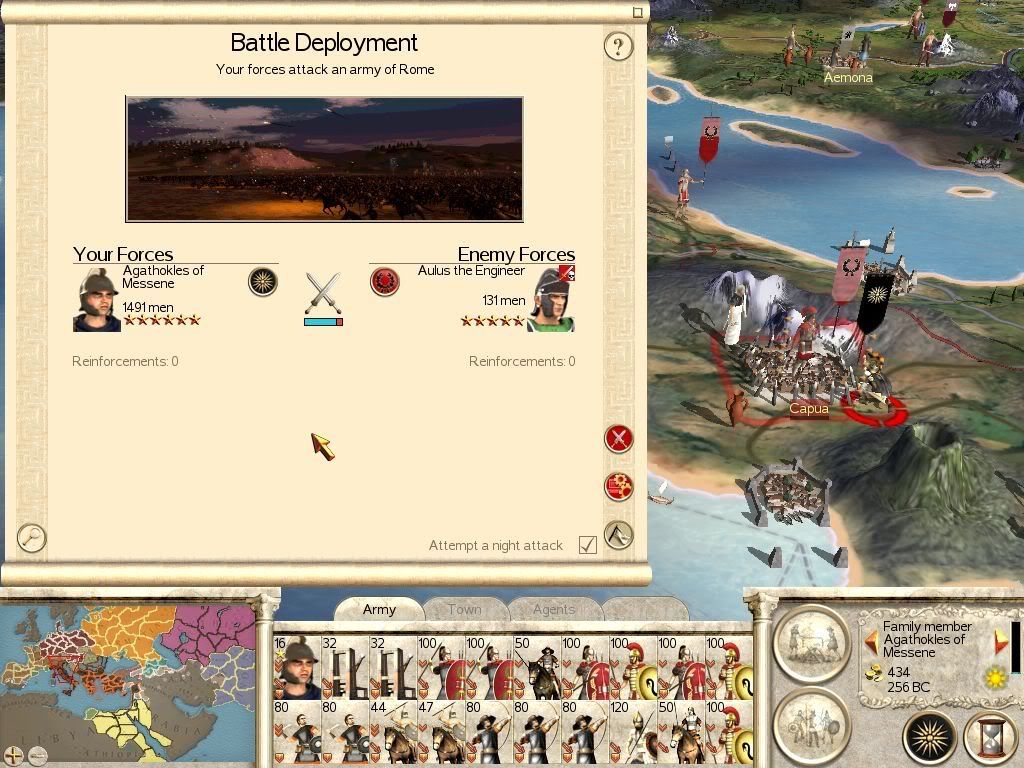Choose the auto-resolve battle button
This screenshot has height=768, width=1024.
[x=619, y=486]
